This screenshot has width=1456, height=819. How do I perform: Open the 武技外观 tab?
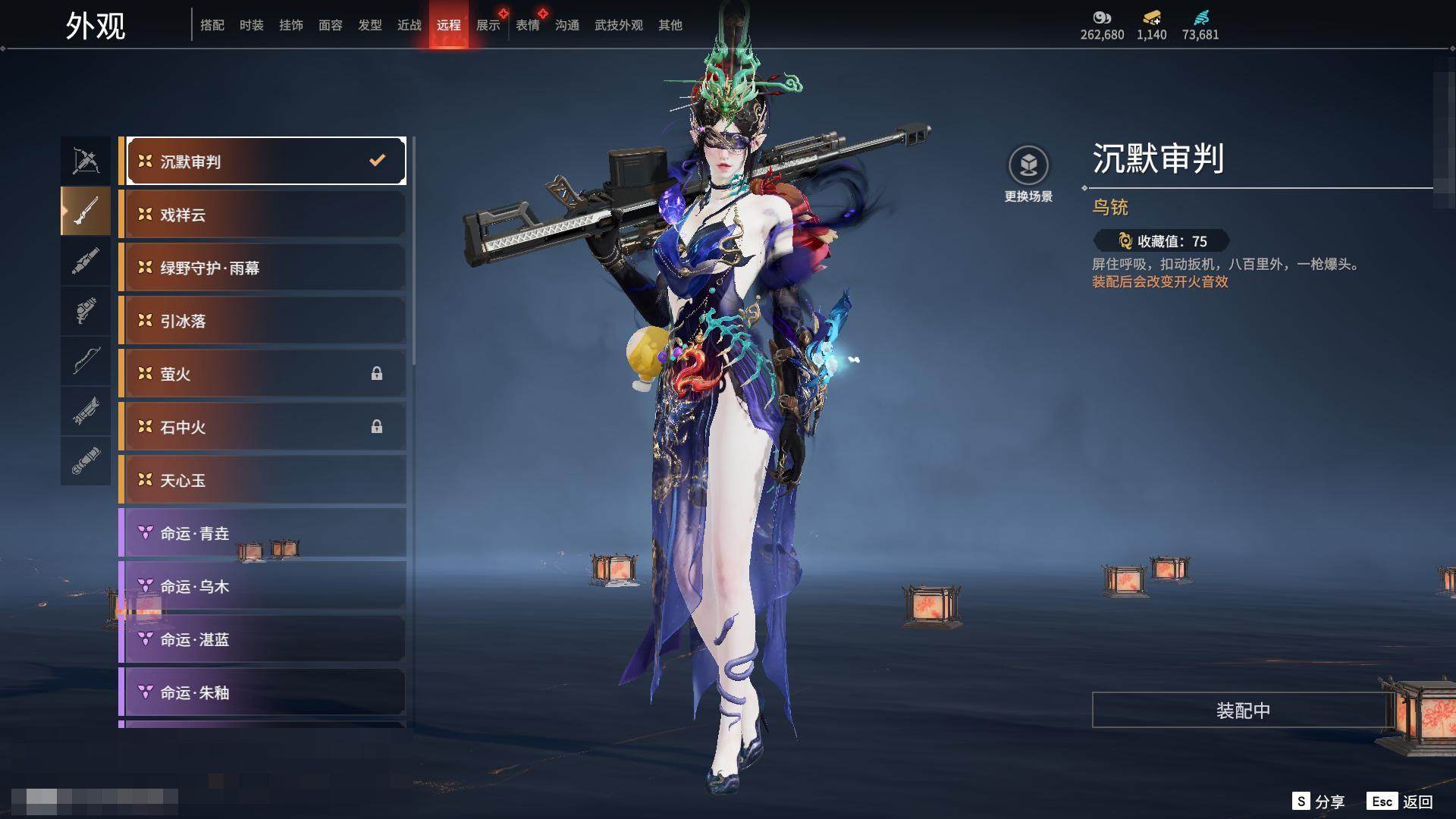[618, 25]
